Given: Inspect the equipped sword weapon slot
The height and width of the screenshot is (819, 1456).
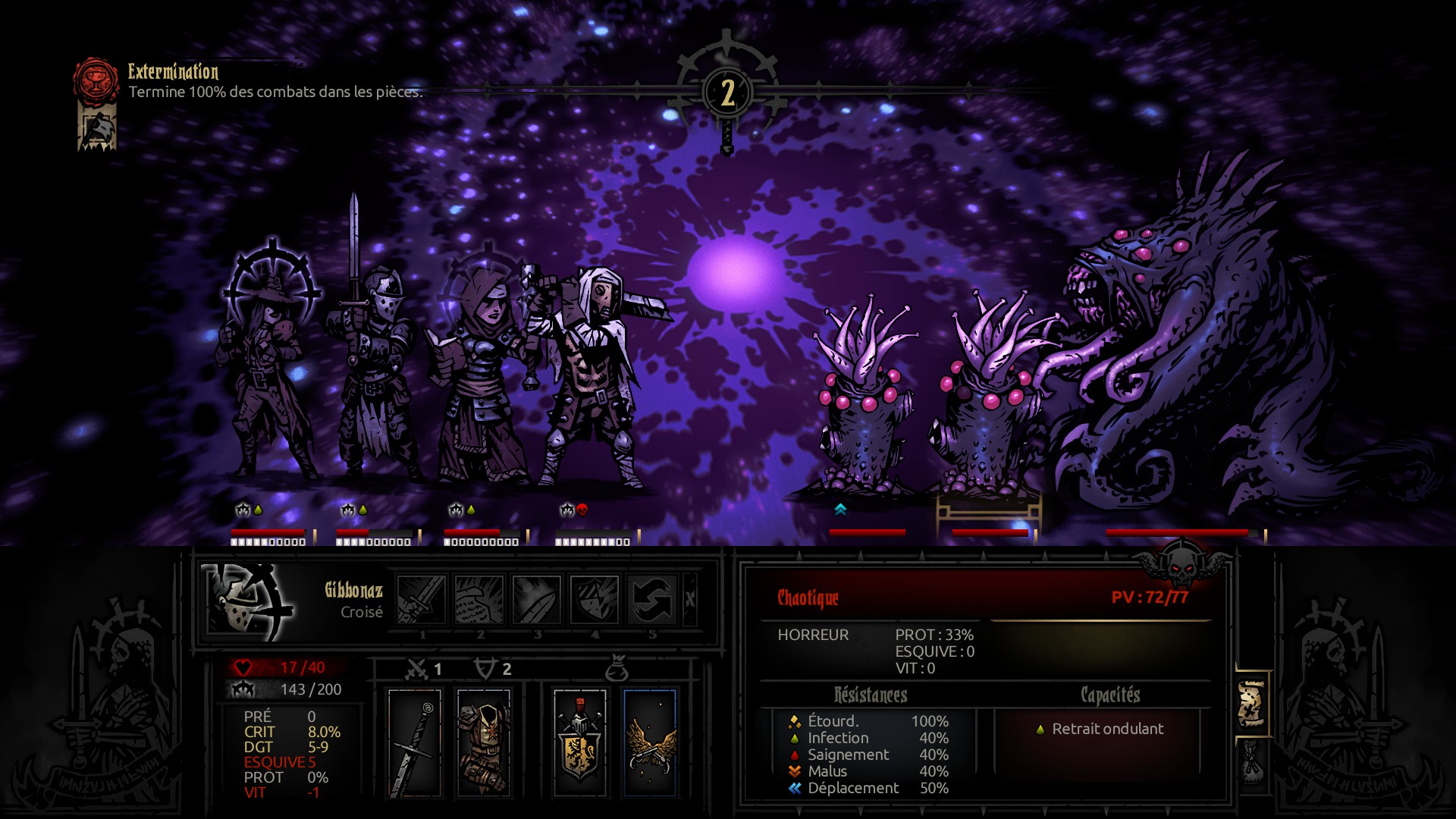Looking at the screenshot, I should 415,743.
